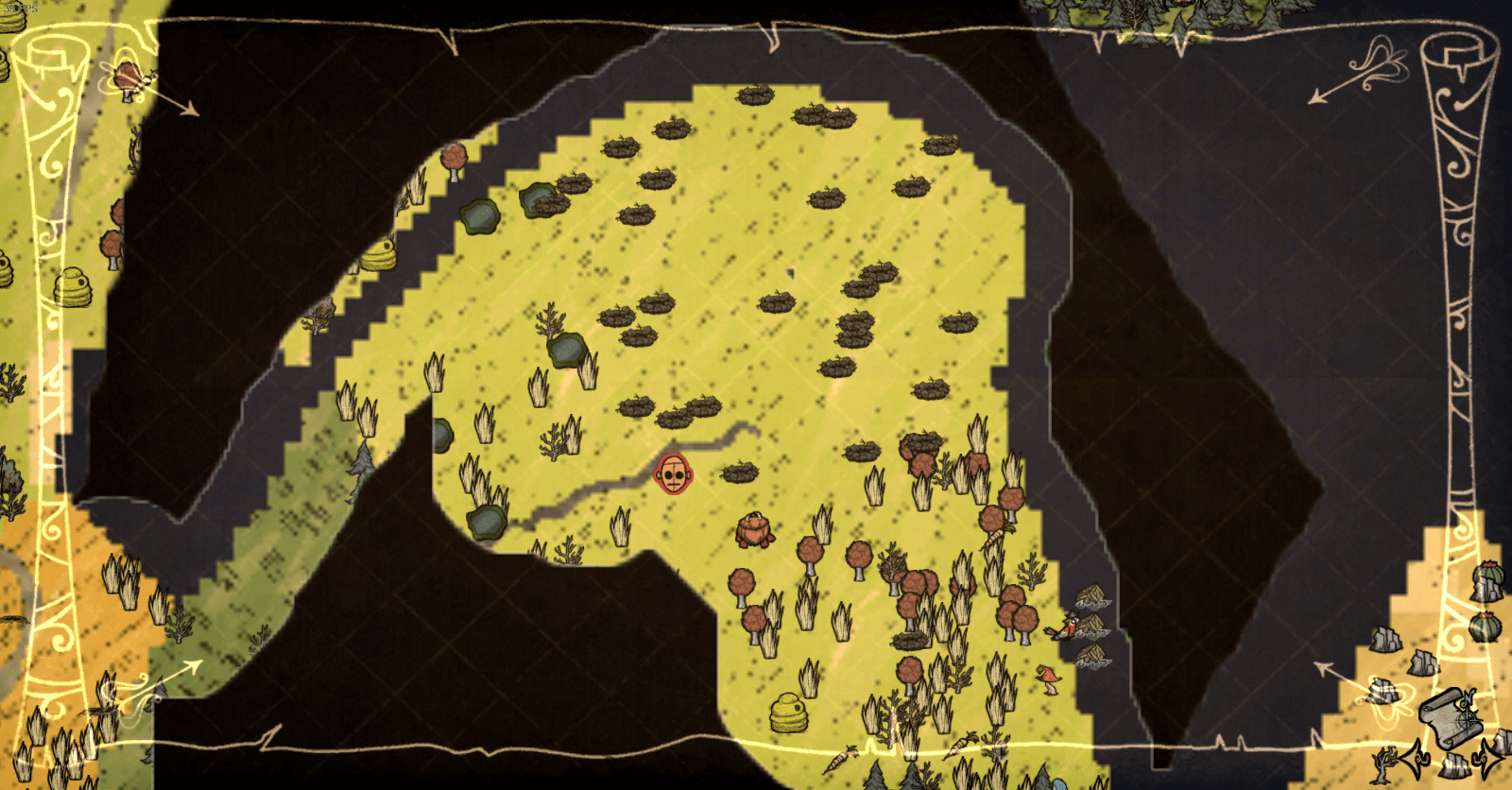Image resolution: width=1512 pixels, height=790 pixels.
Task: Click the red mushroom icon below the parrot
Action: coord(1049,674)
